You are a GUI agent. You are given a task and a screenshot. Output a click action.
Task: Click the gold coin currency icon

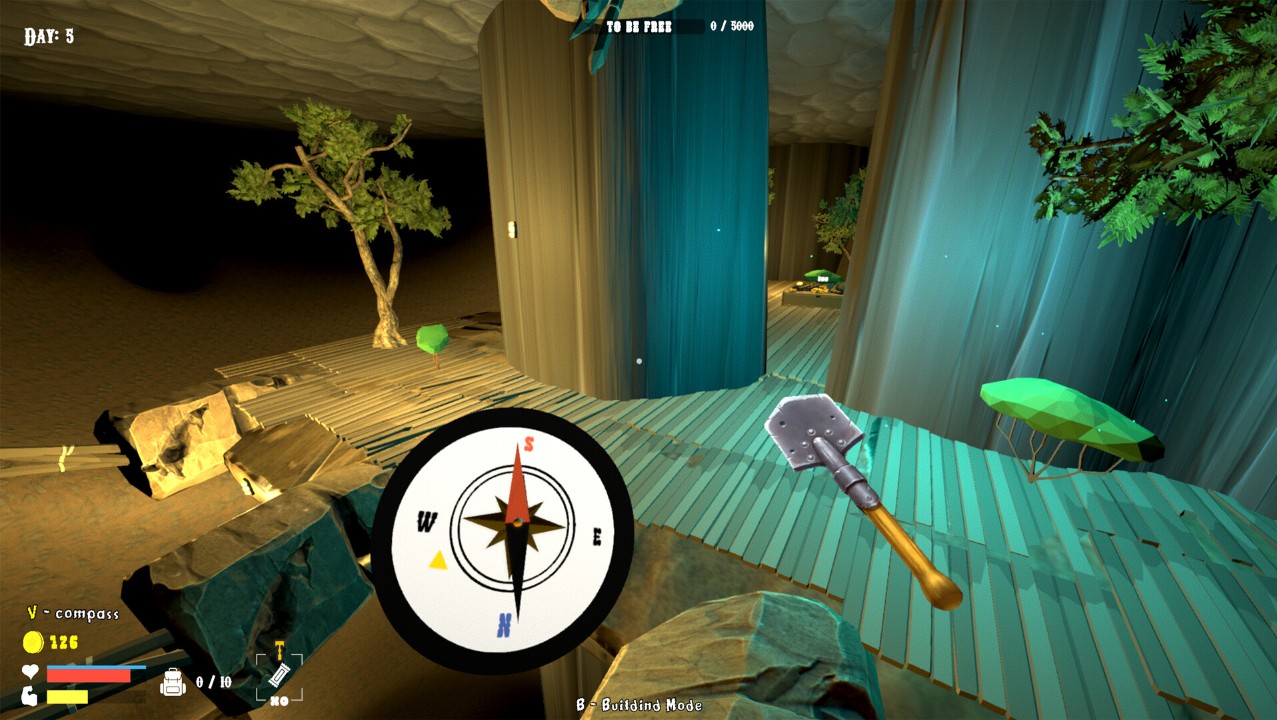33,642
